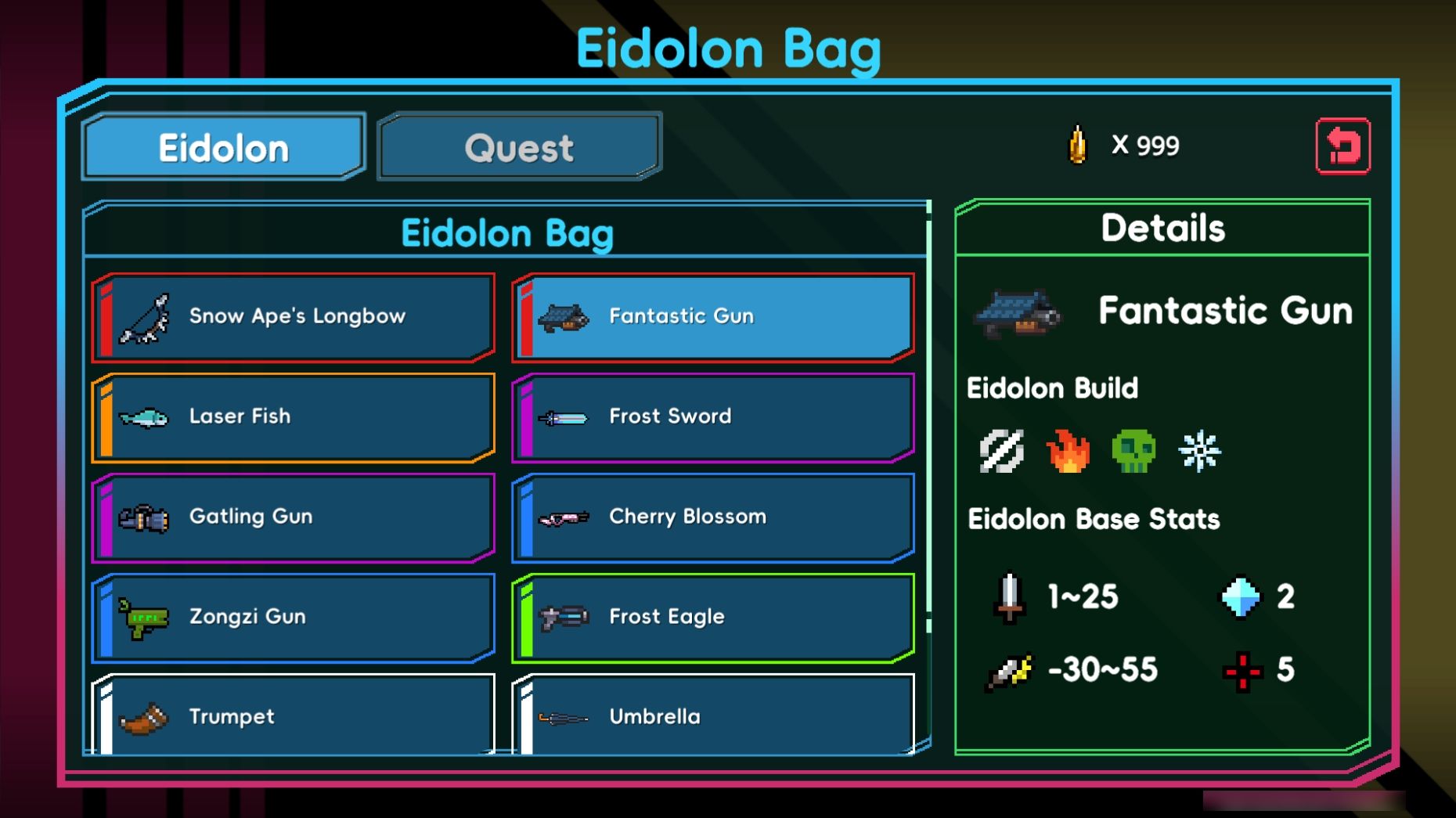Image resolution: width=1456 pixels, height=818 pixels.
Task: Select the Trumpet item
Action: coord(294,715)
